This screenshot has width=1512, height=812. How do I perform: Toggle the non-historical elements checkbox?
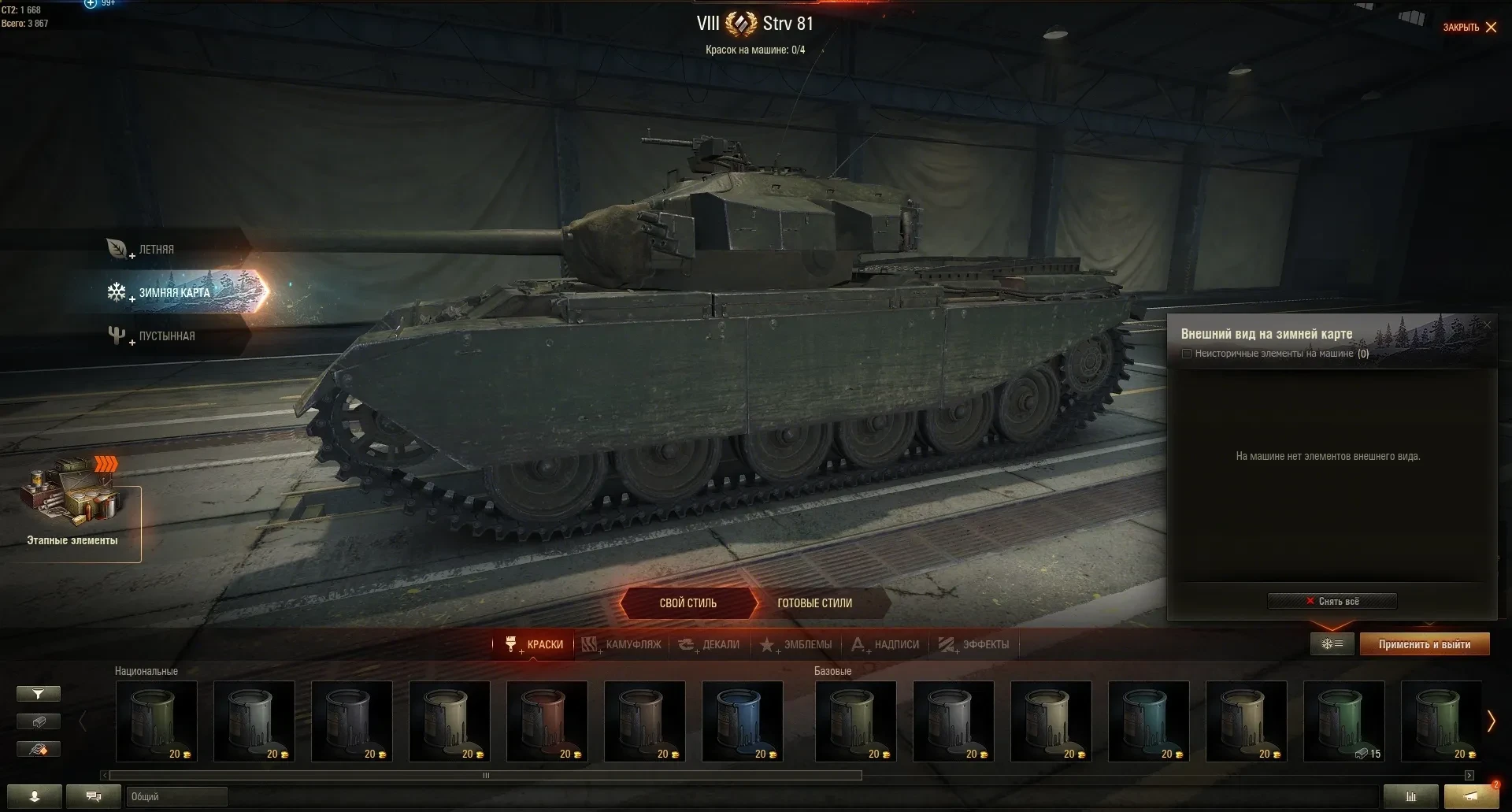[1187, 354]
